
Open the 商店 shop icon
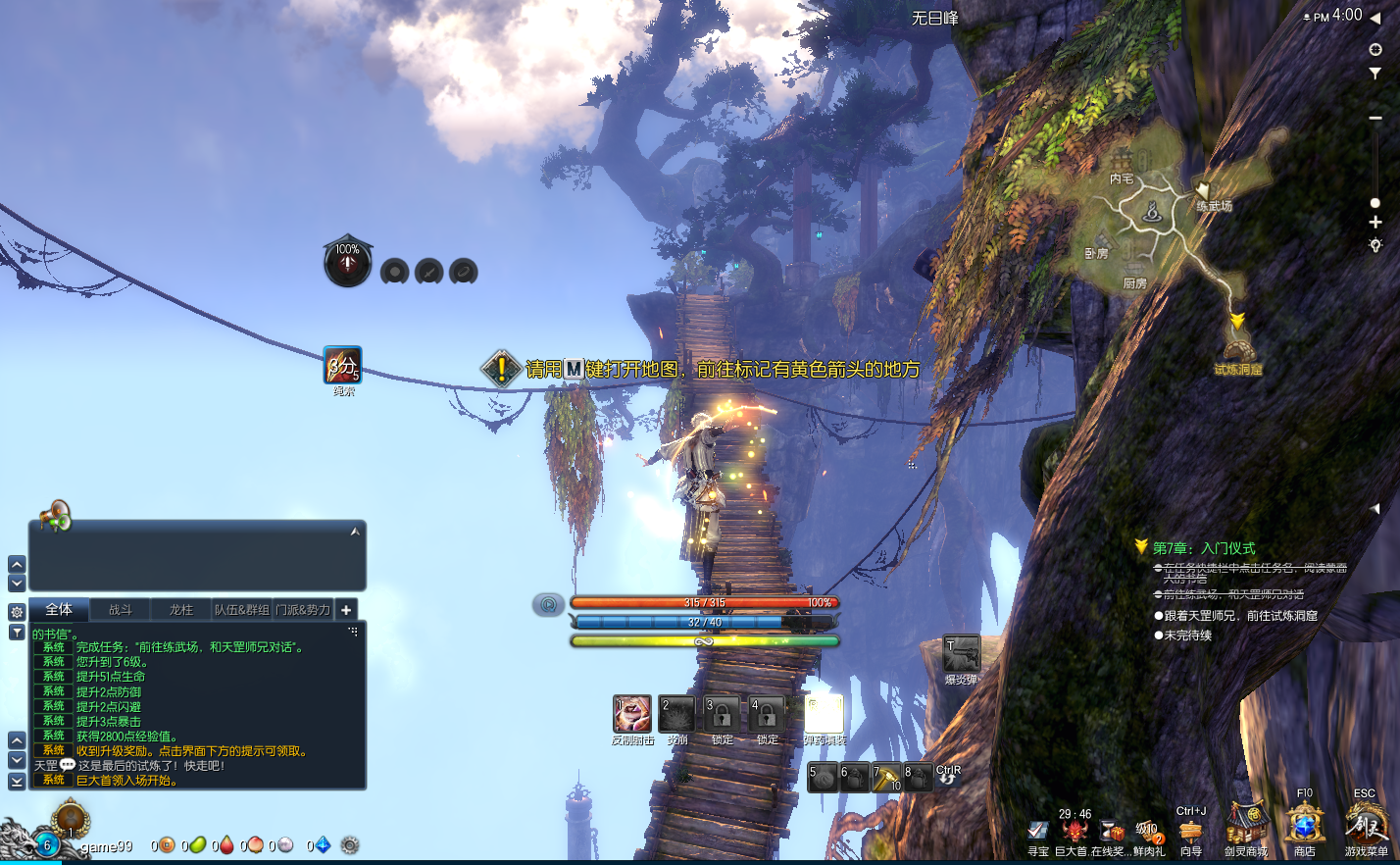1305,825
